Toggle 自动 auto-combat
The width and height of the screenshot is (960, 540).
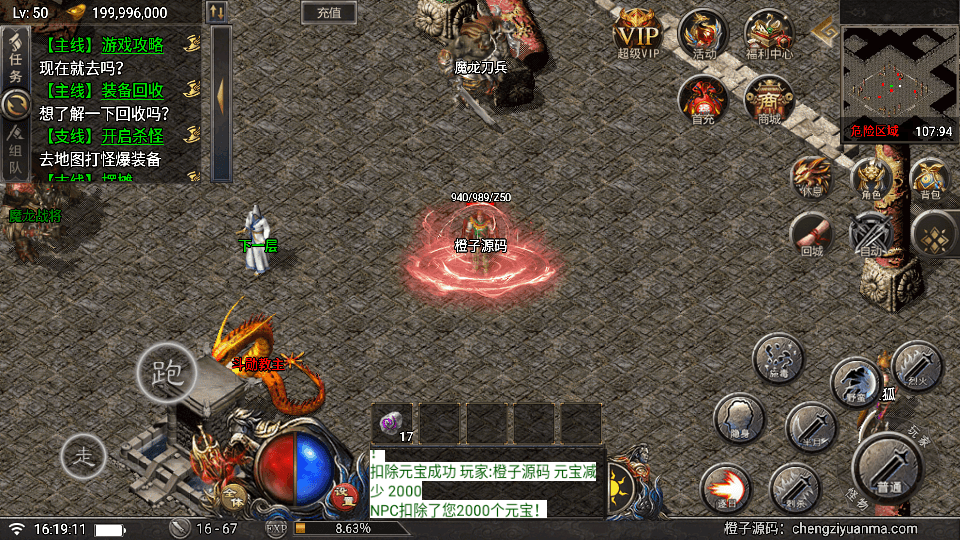click(x=871, y=236)
